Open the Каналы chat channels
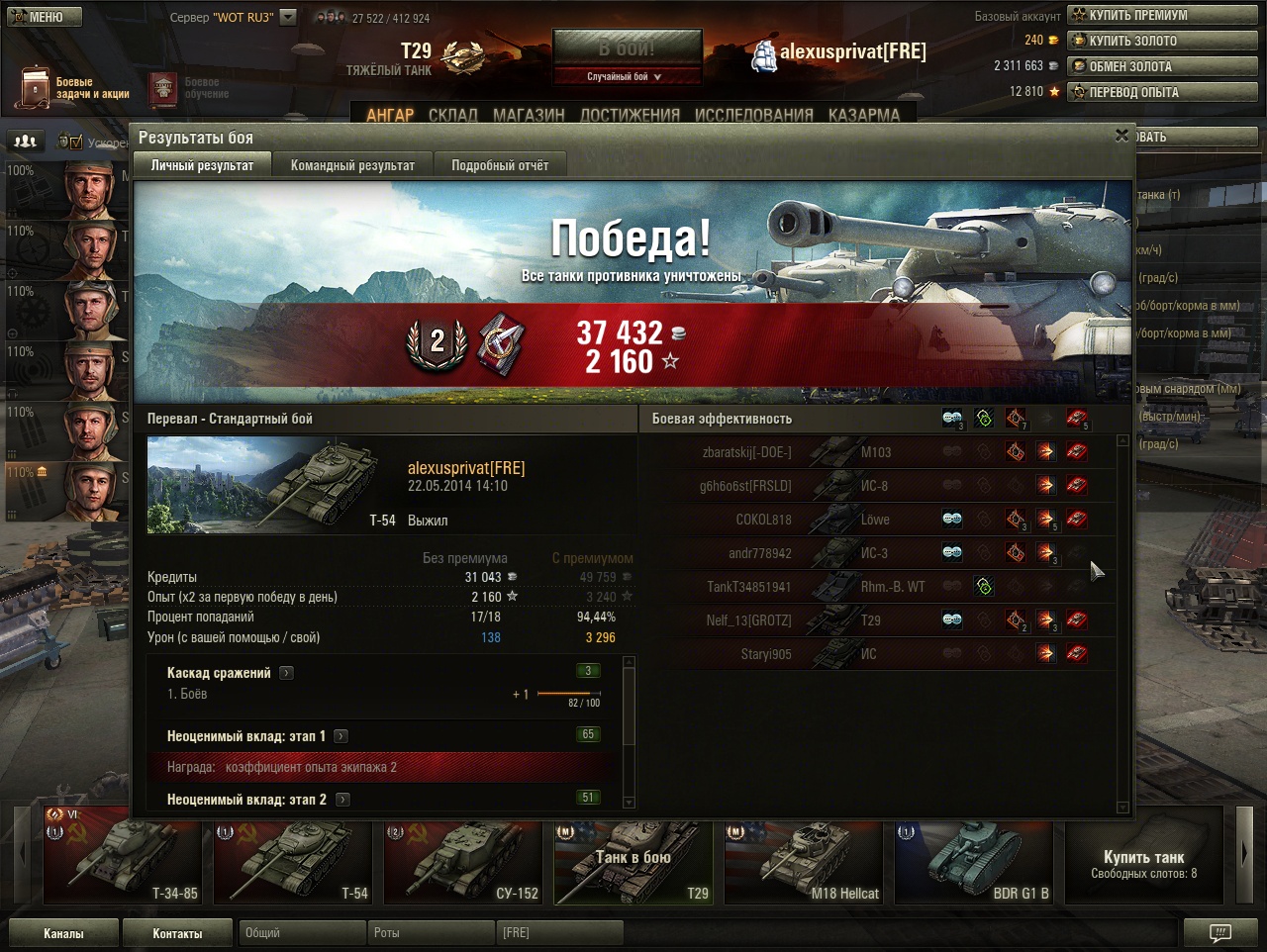Viewport: 1267px width, 952px height. click(x=63, y=933)
